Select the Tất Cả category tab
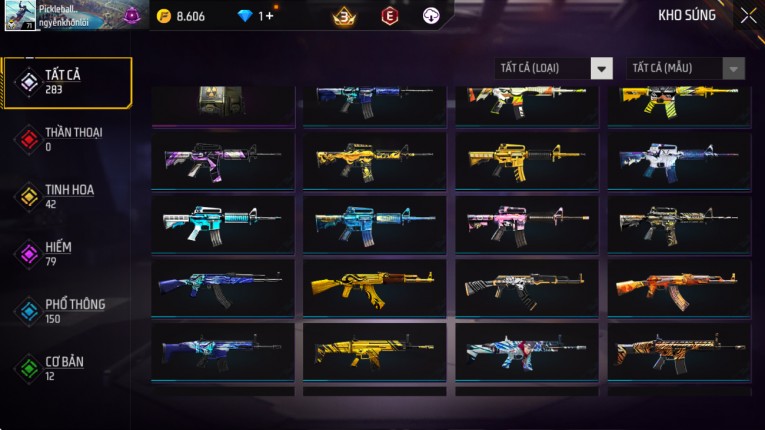 [67, 82]
